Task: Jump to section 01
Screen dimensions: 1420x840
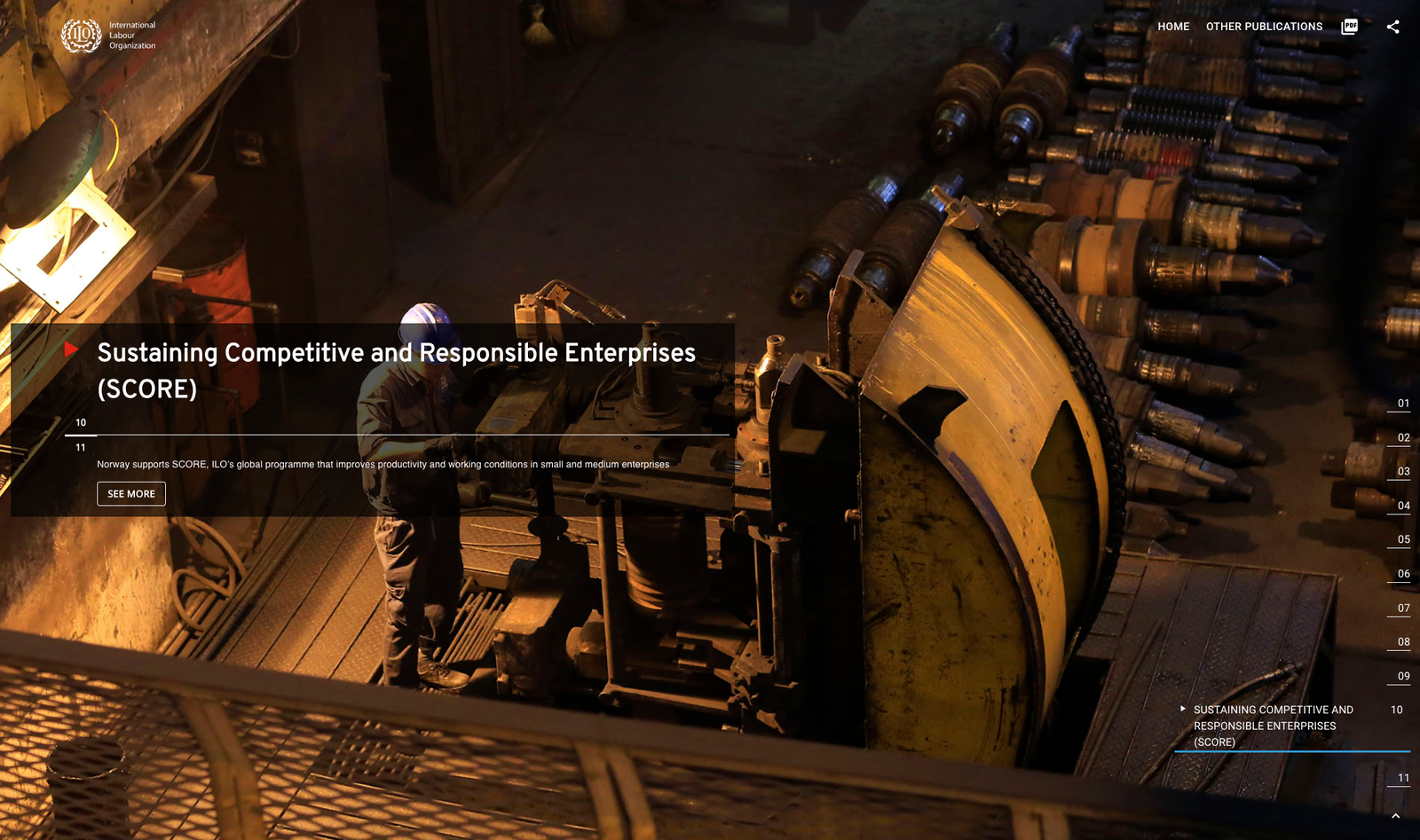Action: point(1403,404)
